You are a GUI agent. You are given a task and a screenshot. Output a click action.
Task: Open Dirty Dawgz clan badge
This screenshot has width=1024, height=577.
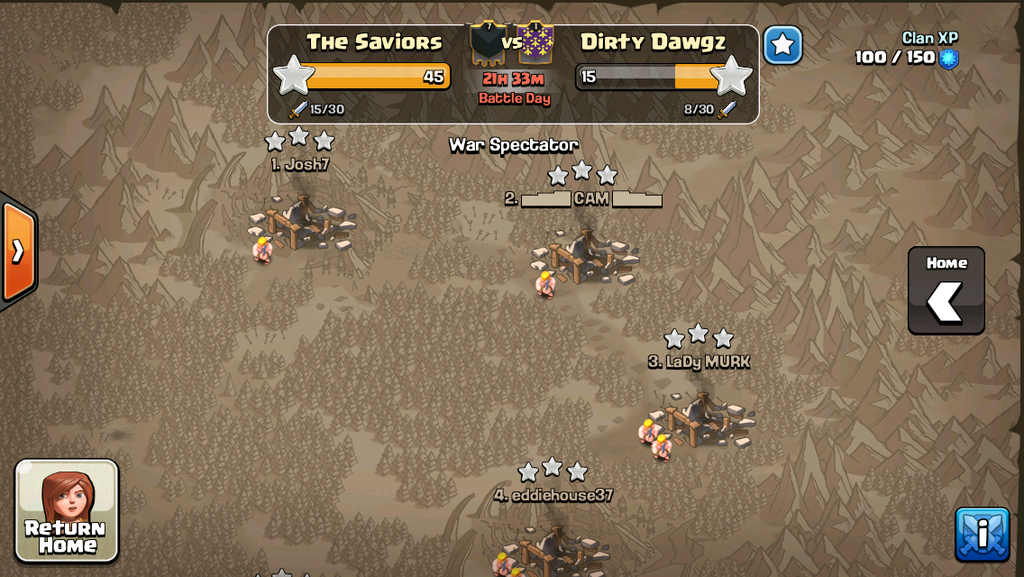tap(537, 42)
